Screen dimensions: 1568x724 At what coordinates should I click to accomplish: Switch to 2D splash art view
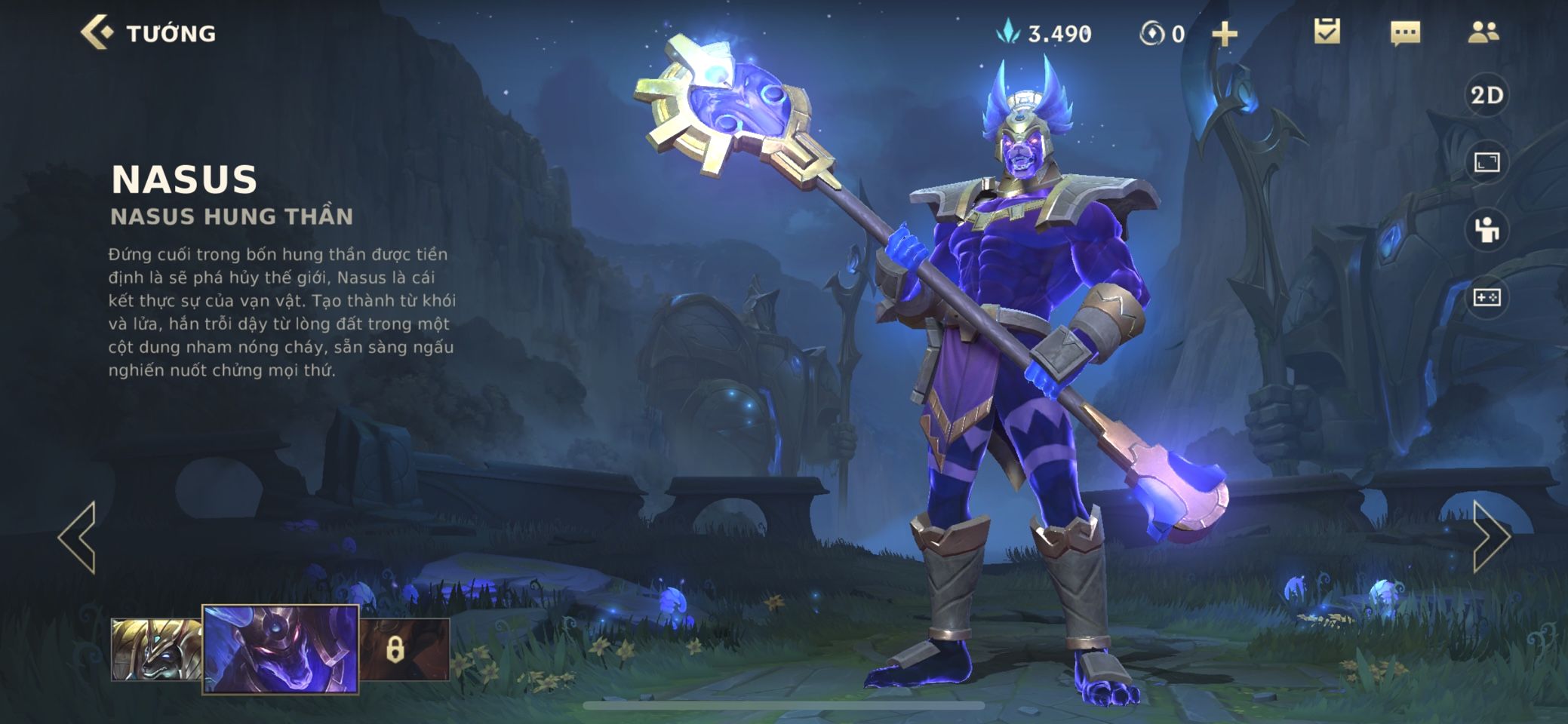(x=1487, y=95)
